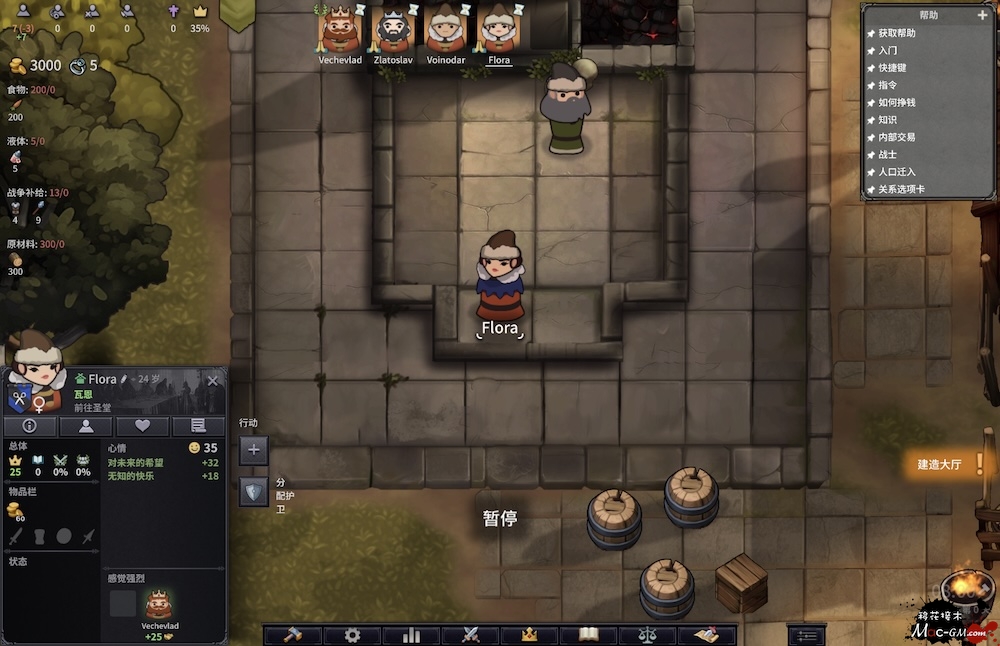This screenshot has height=646, width=1000.
Task: Open the crown menu in bottom toolbar
Action: (530, 635)
